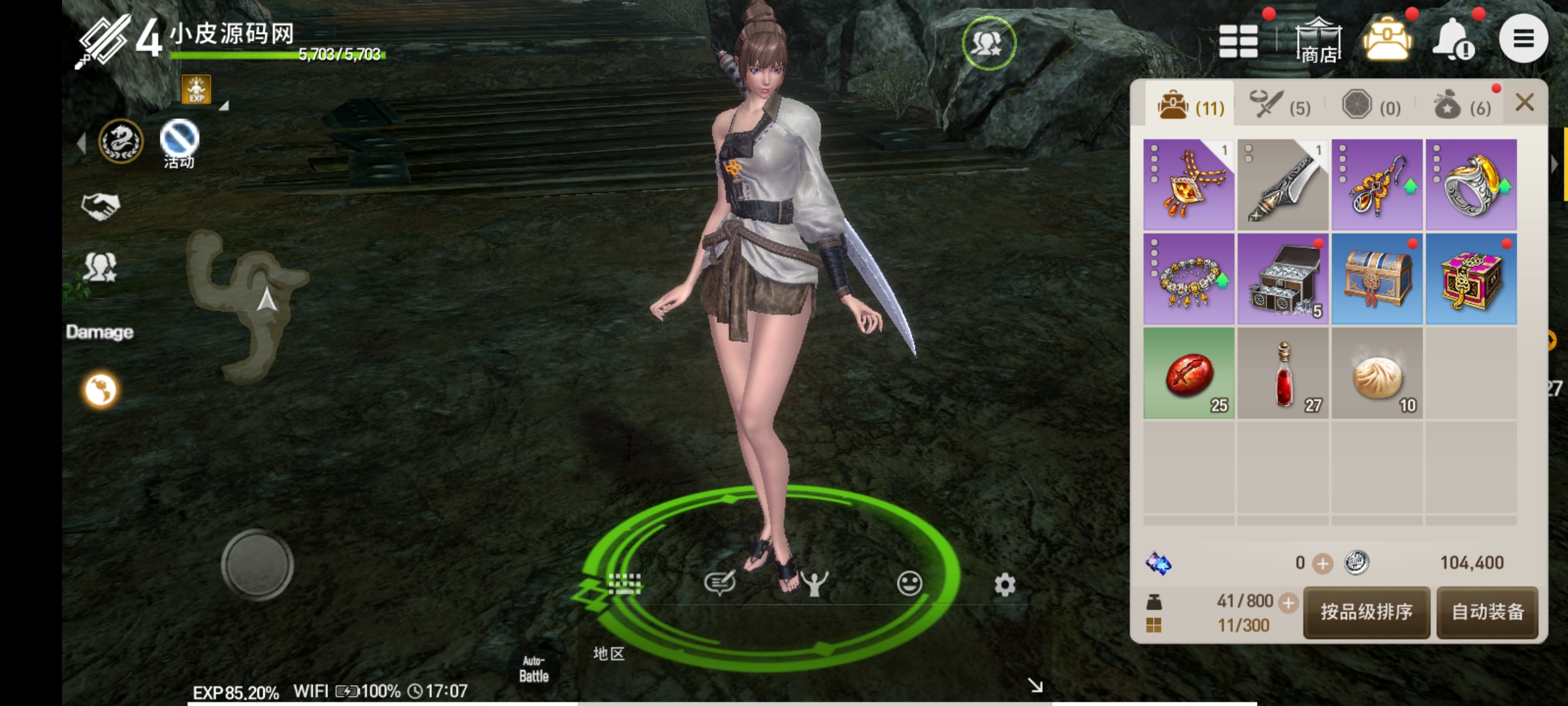Toggle Auto-Battle mode
Screen dimensions: 1568x706
coord(534,668)
